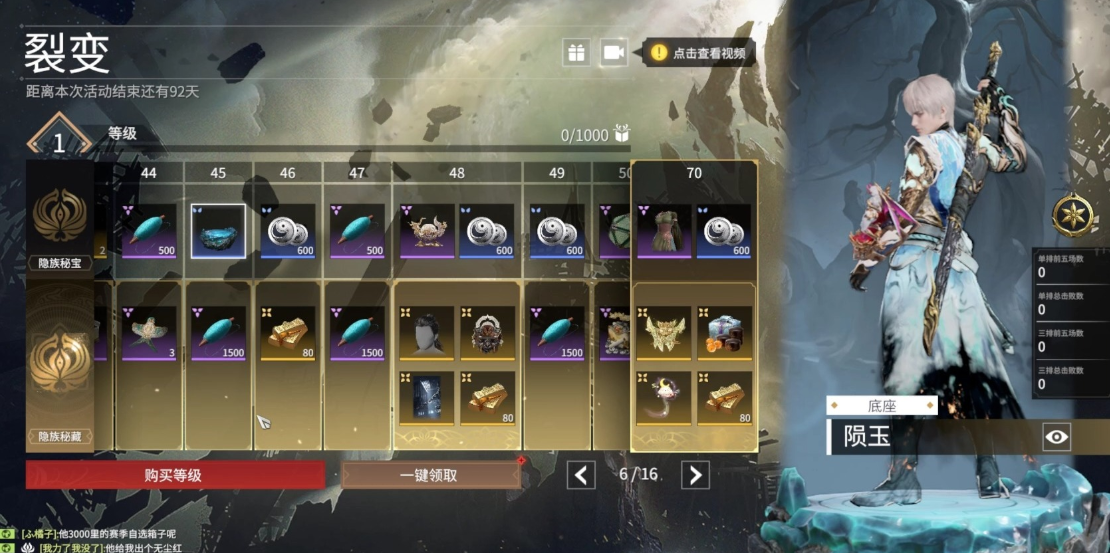Click the red 购买等级 button
This screenshot has width=1110, height=553.
tap(174, 475)
